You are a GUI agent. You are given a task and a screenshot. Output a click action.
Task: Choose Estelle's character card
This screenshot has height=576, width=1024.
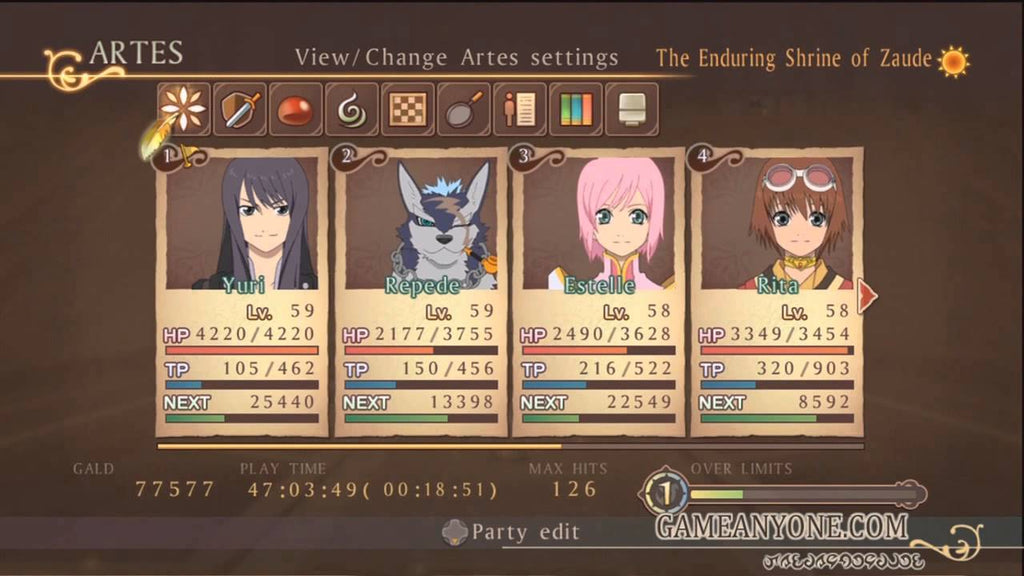pyautogui.click(x=598, y=292)
